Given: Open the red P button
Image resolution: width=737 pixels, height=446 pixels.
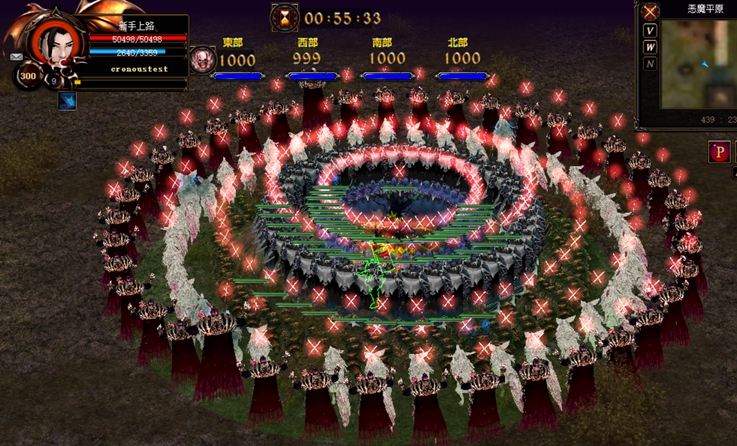Looking at the screenshot, I should 718,152.
